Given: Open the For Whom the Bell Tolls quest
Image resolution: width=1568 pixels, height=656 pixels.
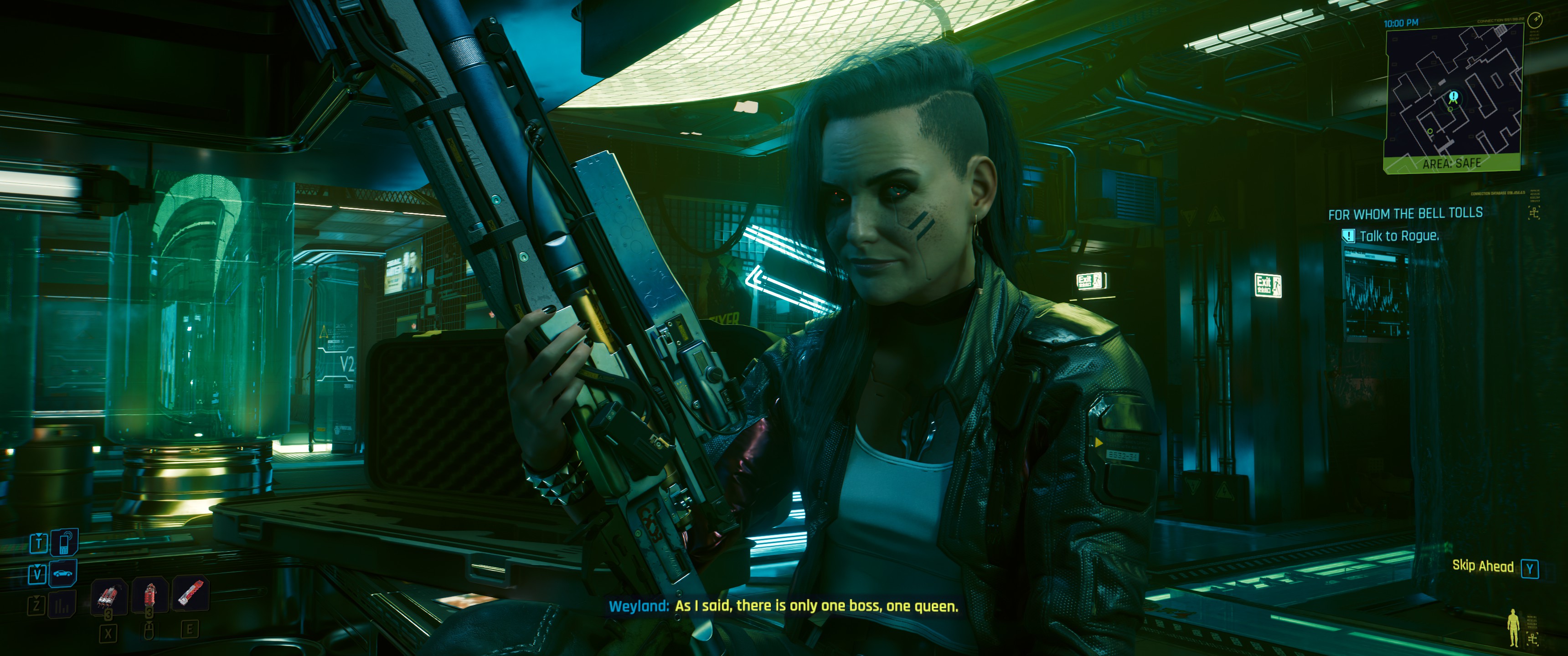Looking at the screenshot, I should (x=1405, y=214).
